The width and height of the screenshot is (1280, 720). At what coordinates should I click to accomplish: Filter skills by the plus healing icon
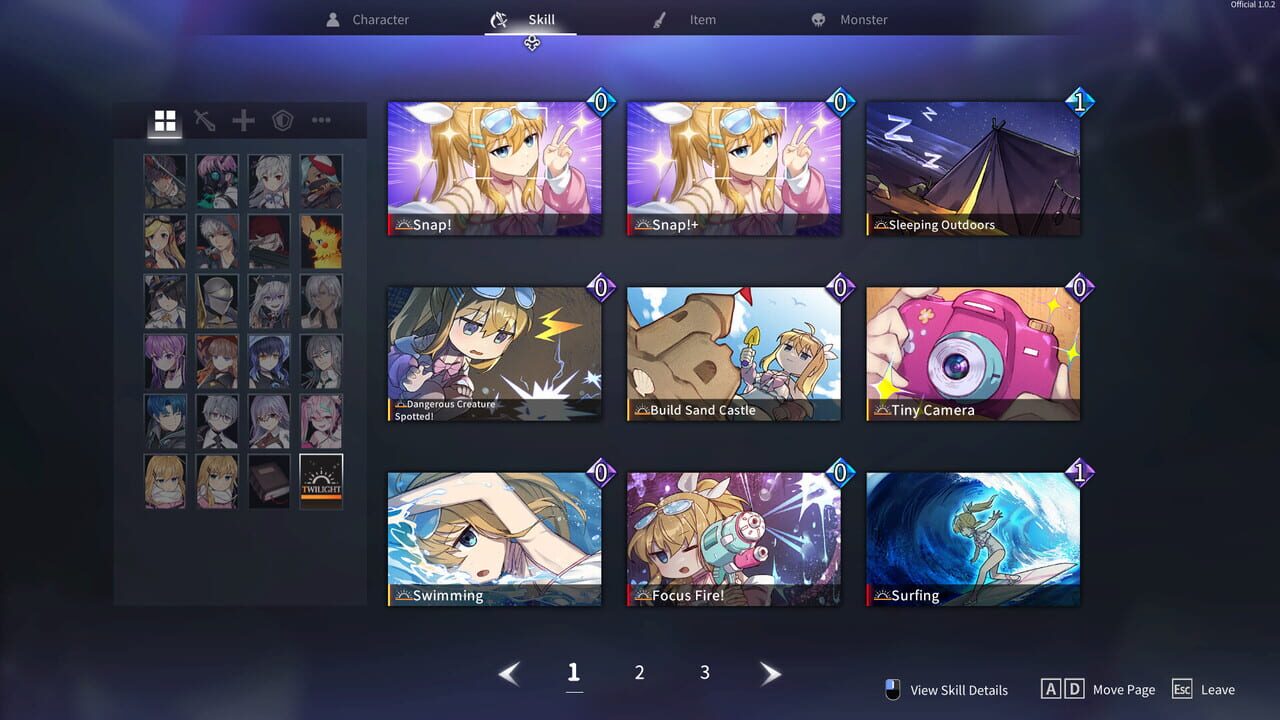pos(242,121)
